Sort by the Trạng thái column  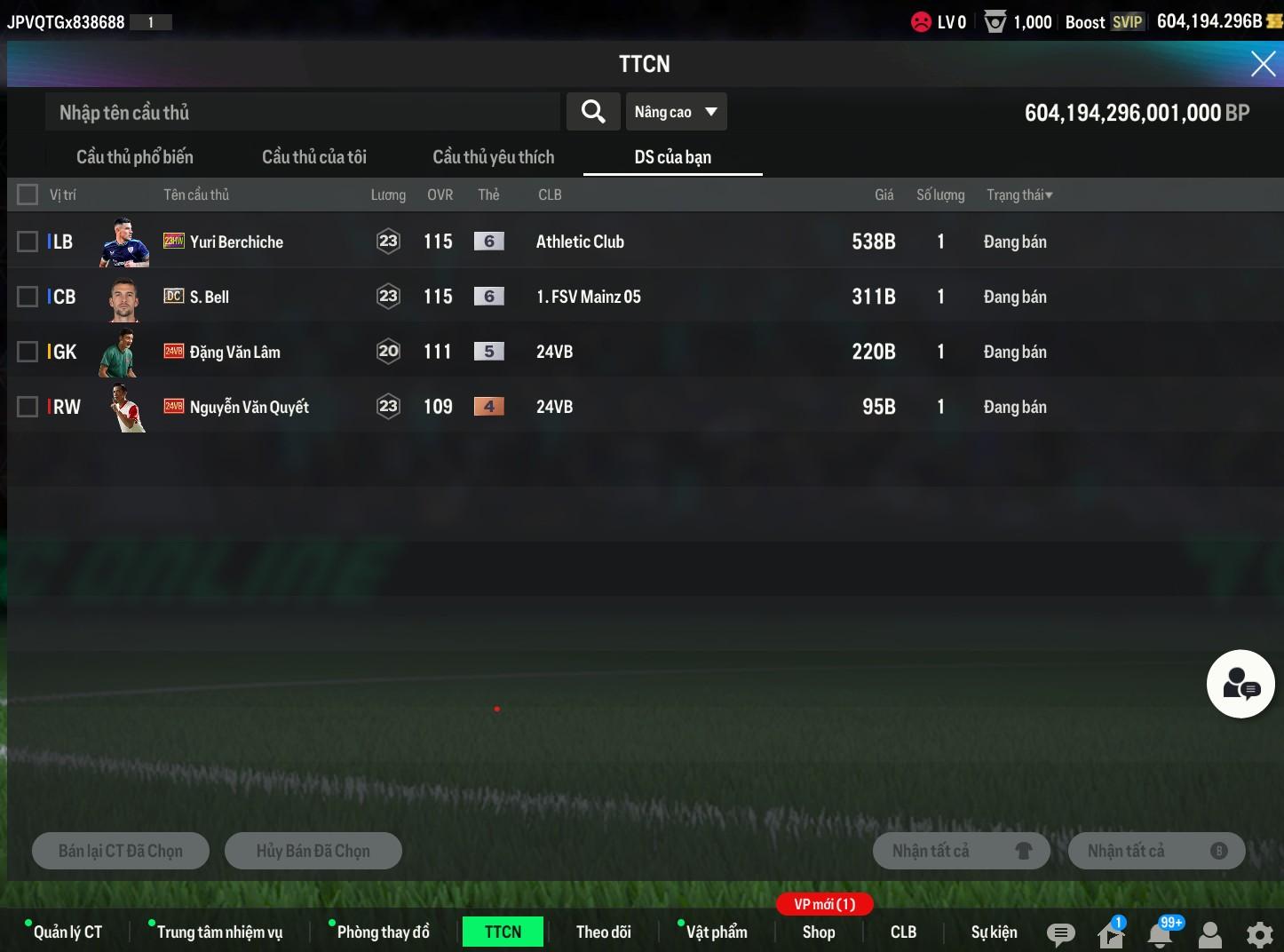click(1019, 194)
